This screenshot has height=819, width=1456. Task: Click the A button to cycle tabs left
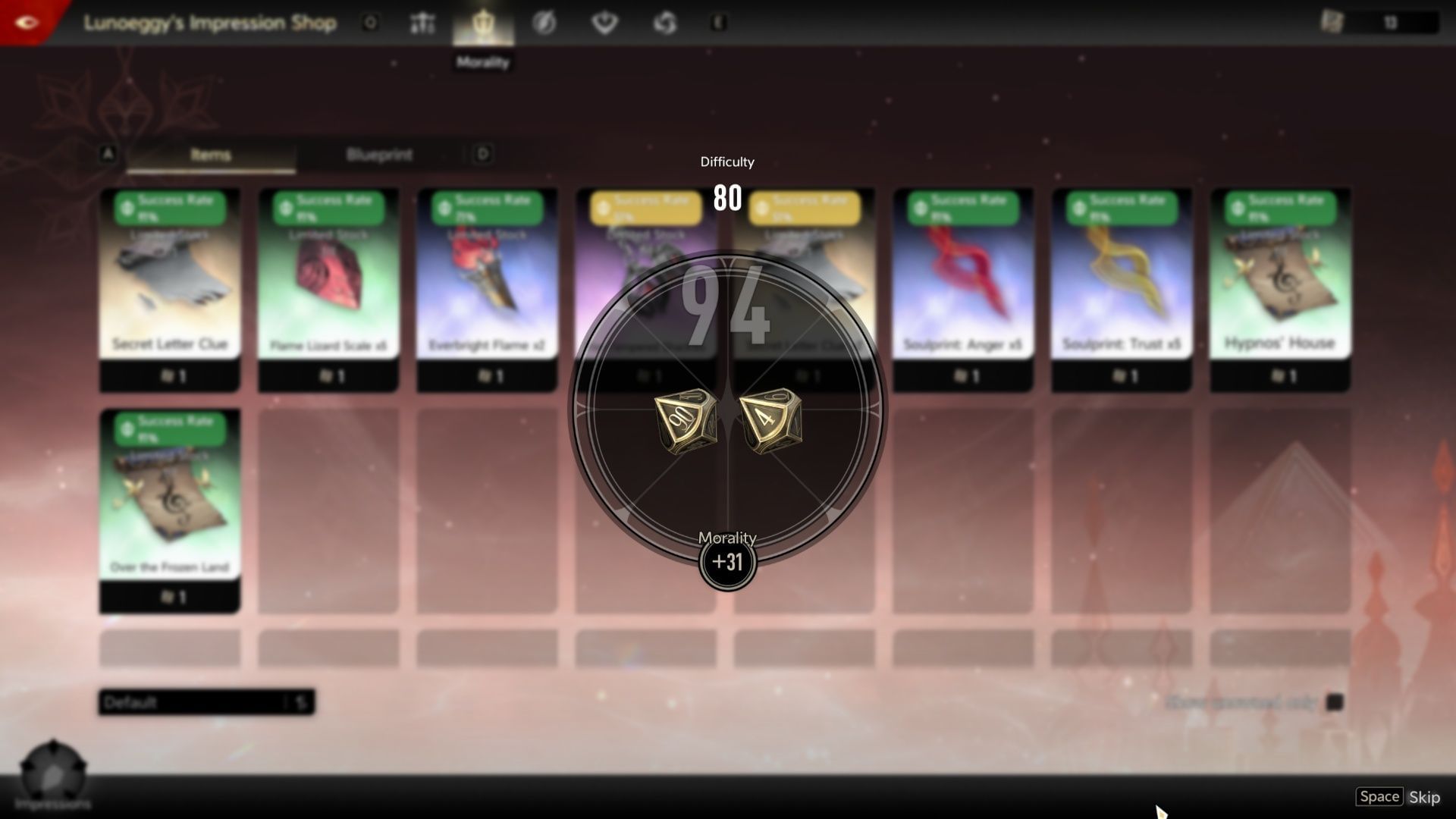(107, 154)
